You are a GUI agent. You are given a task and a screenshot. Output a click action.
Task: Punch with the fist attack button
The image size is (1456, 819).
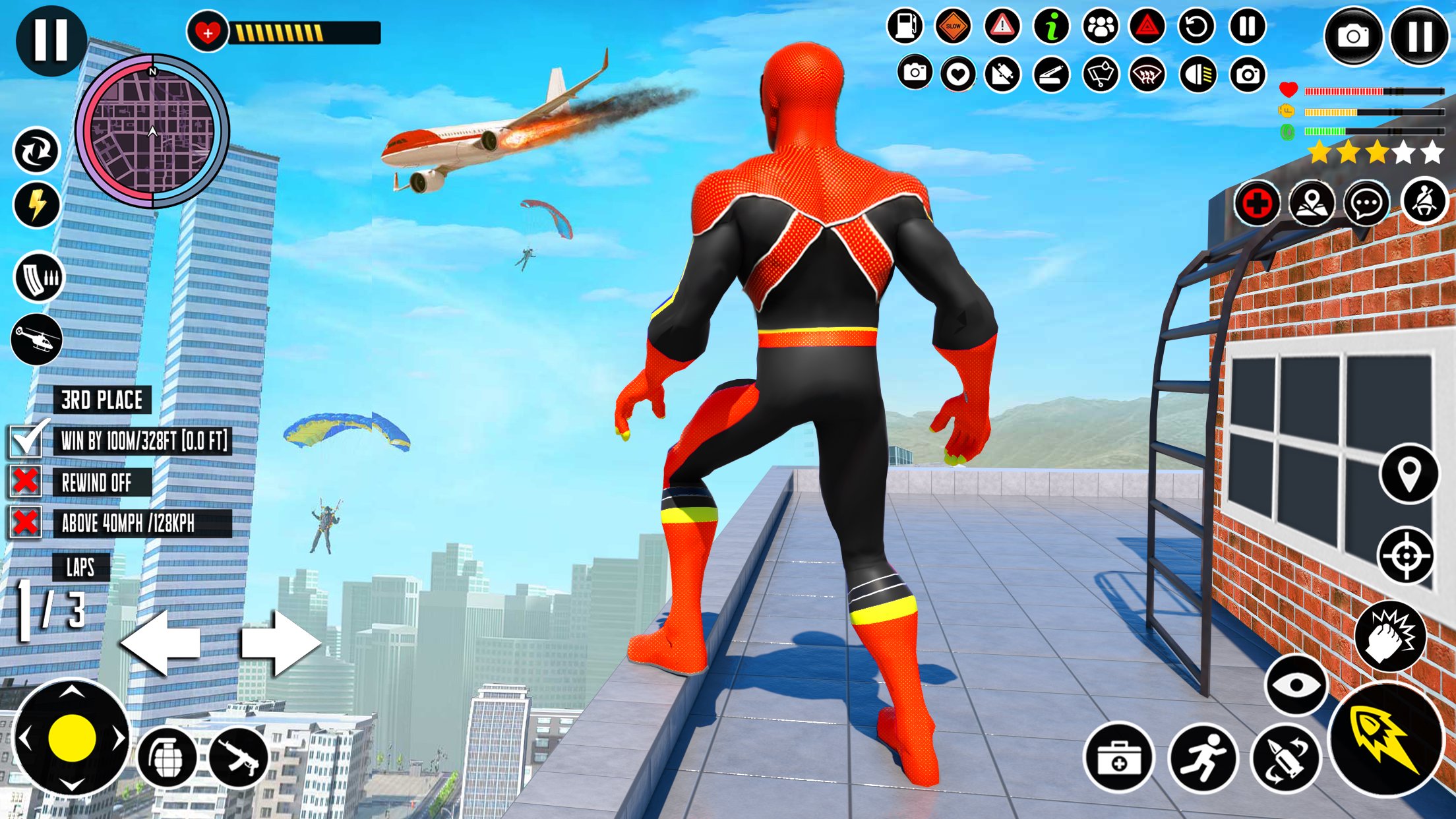(x=1390, y=636)
